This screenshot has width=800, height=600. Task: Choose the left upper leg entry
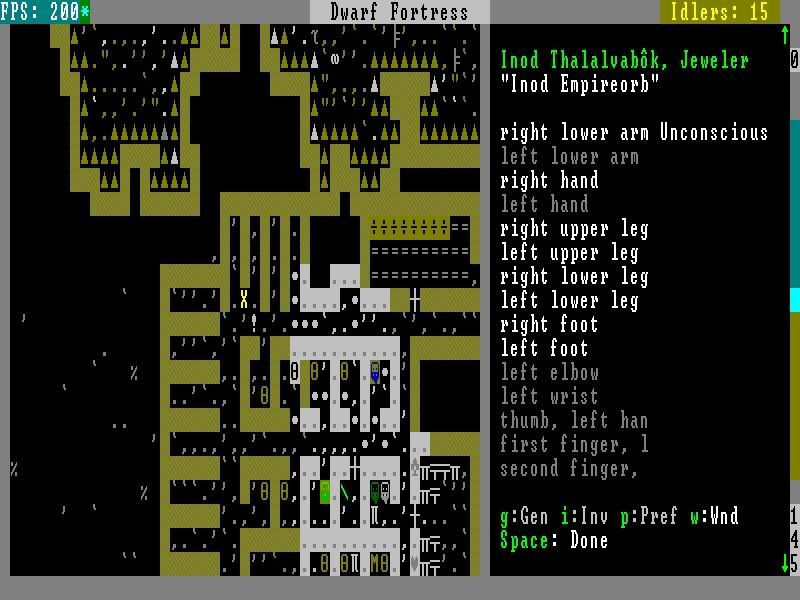tap(569, 253)
